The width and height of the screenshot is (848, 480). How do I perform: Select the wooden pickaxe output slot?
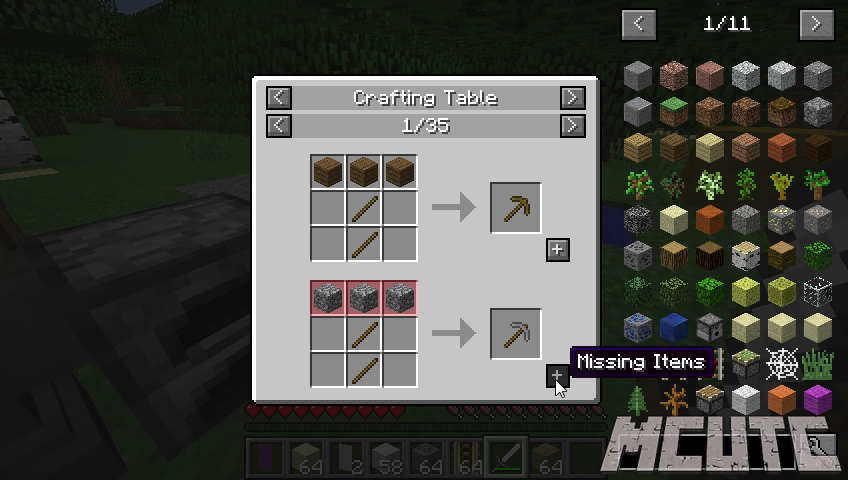click(x=516, y=208)
